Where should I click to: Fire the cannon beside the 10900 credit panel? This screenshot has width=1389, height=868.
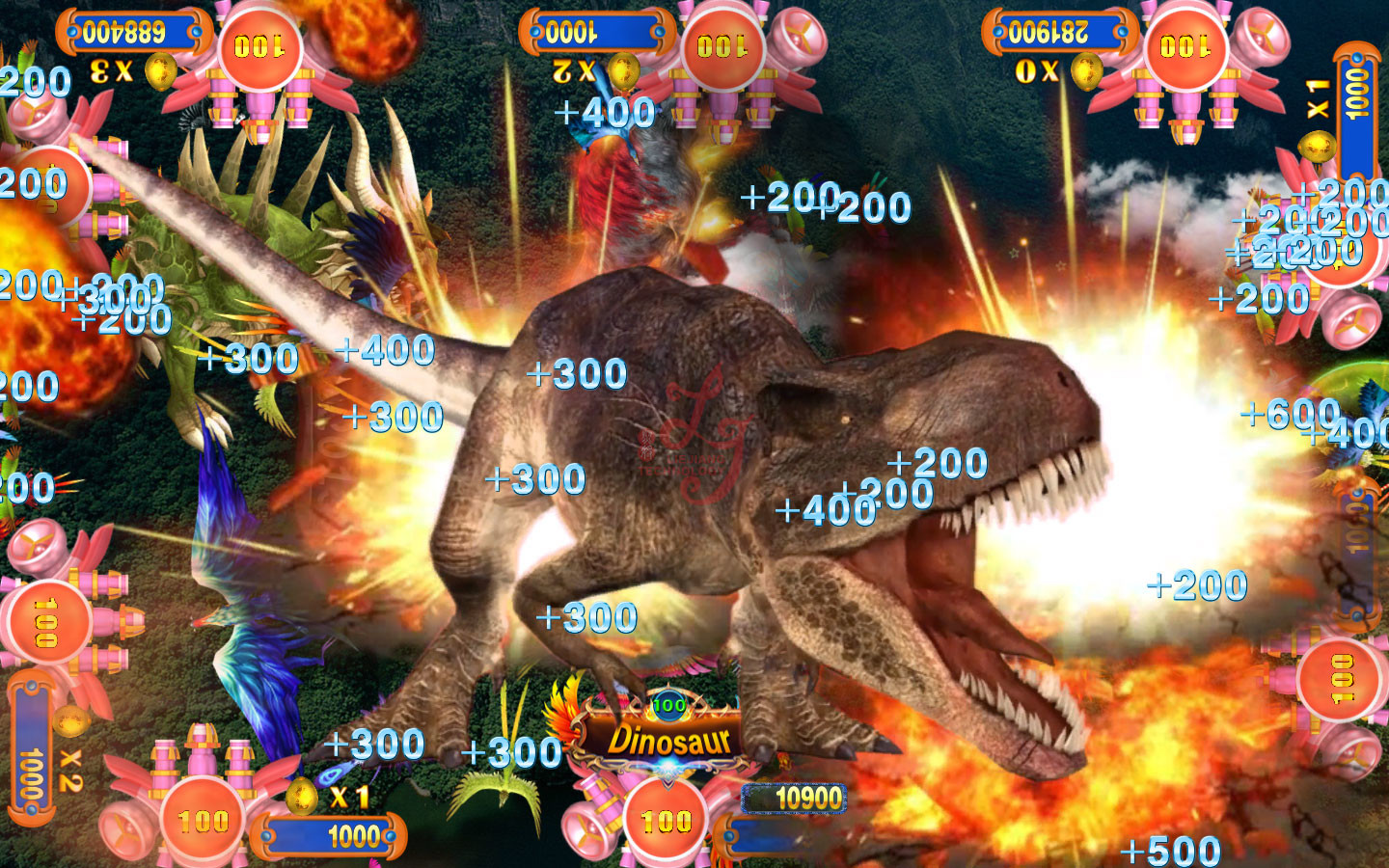(667, 820)
